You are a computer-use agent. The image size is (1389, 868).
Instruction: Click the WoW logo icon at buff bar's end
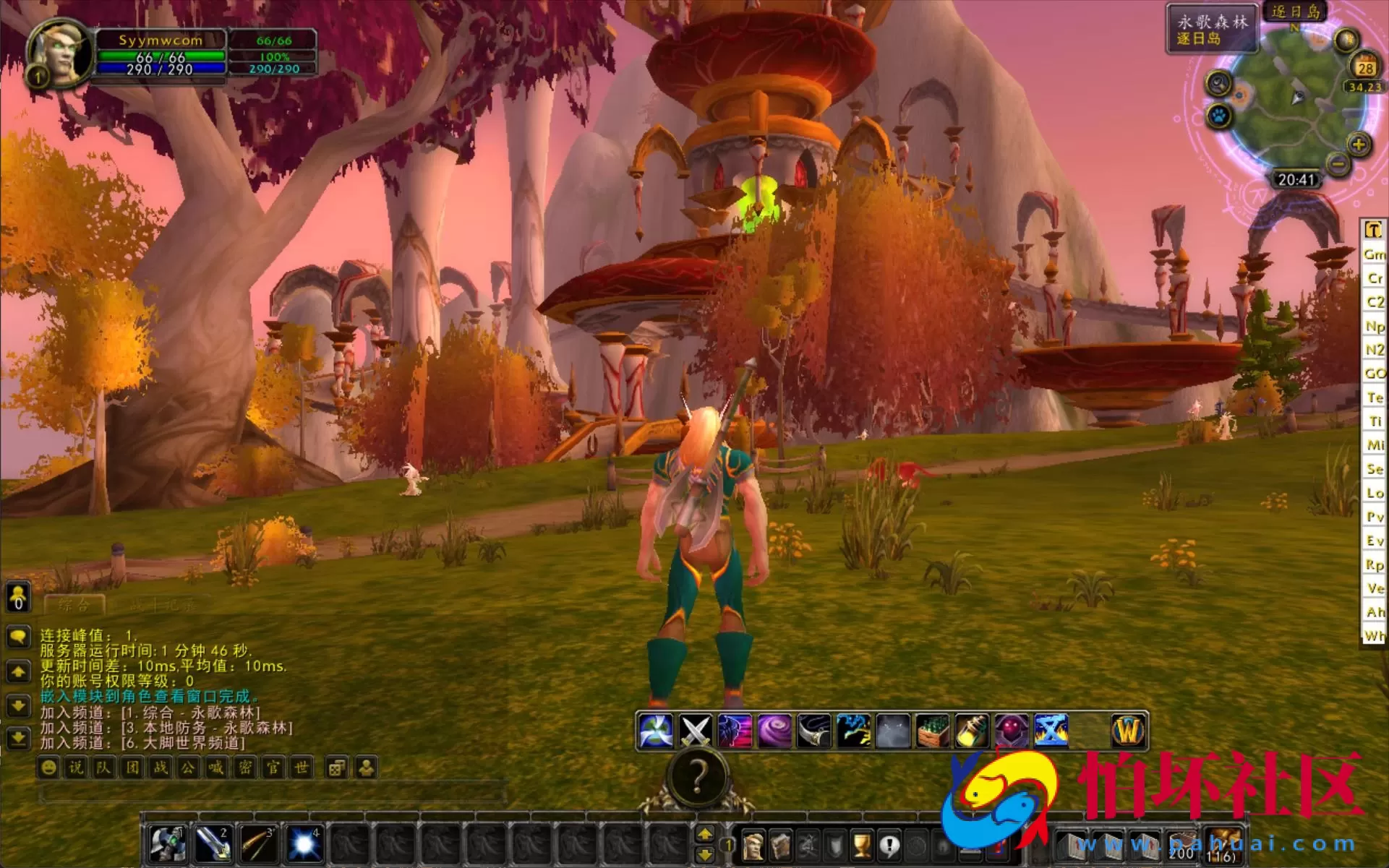1128,730
